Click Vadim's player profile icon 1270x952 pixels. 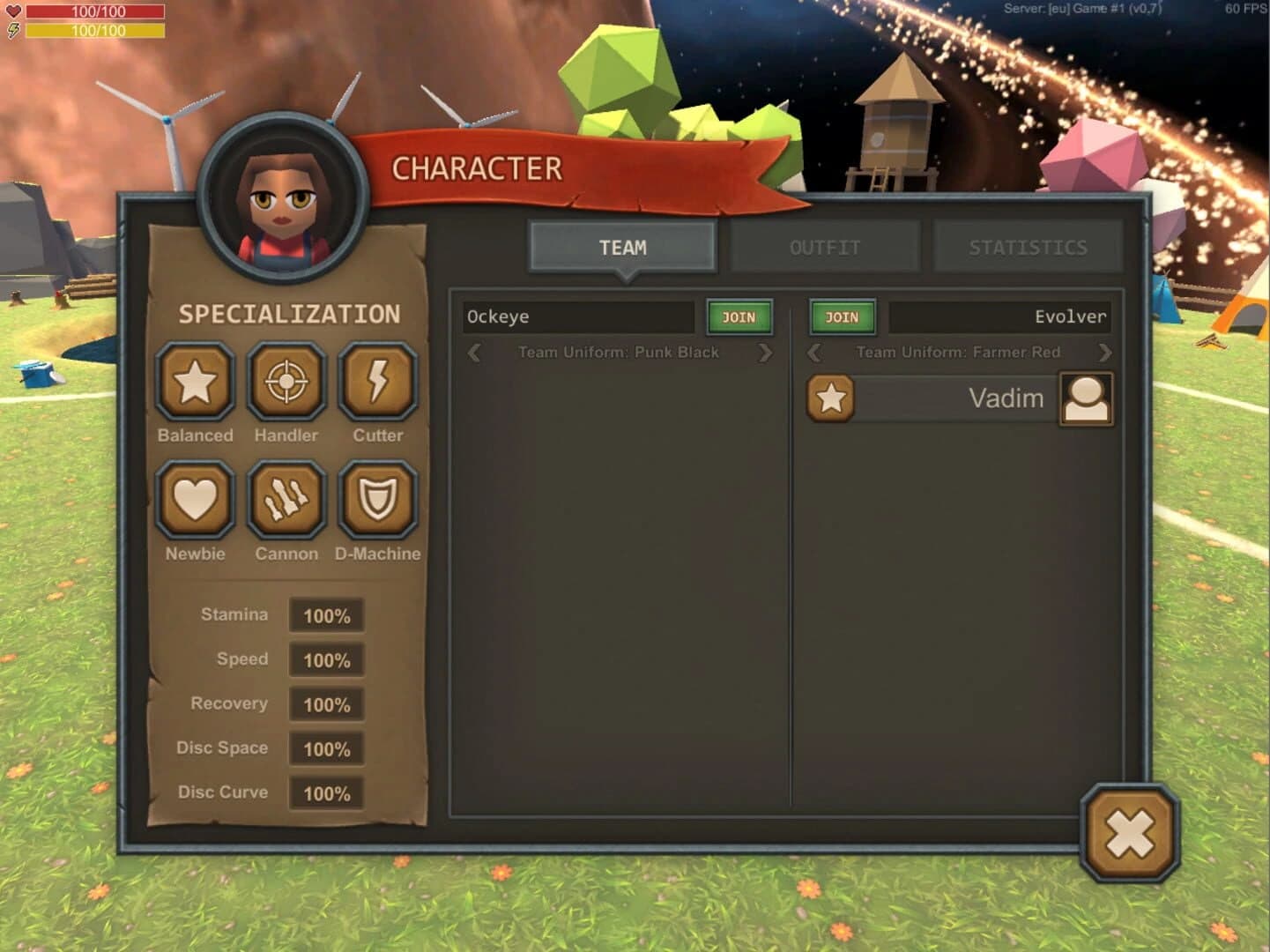[x=1085, y=398]
